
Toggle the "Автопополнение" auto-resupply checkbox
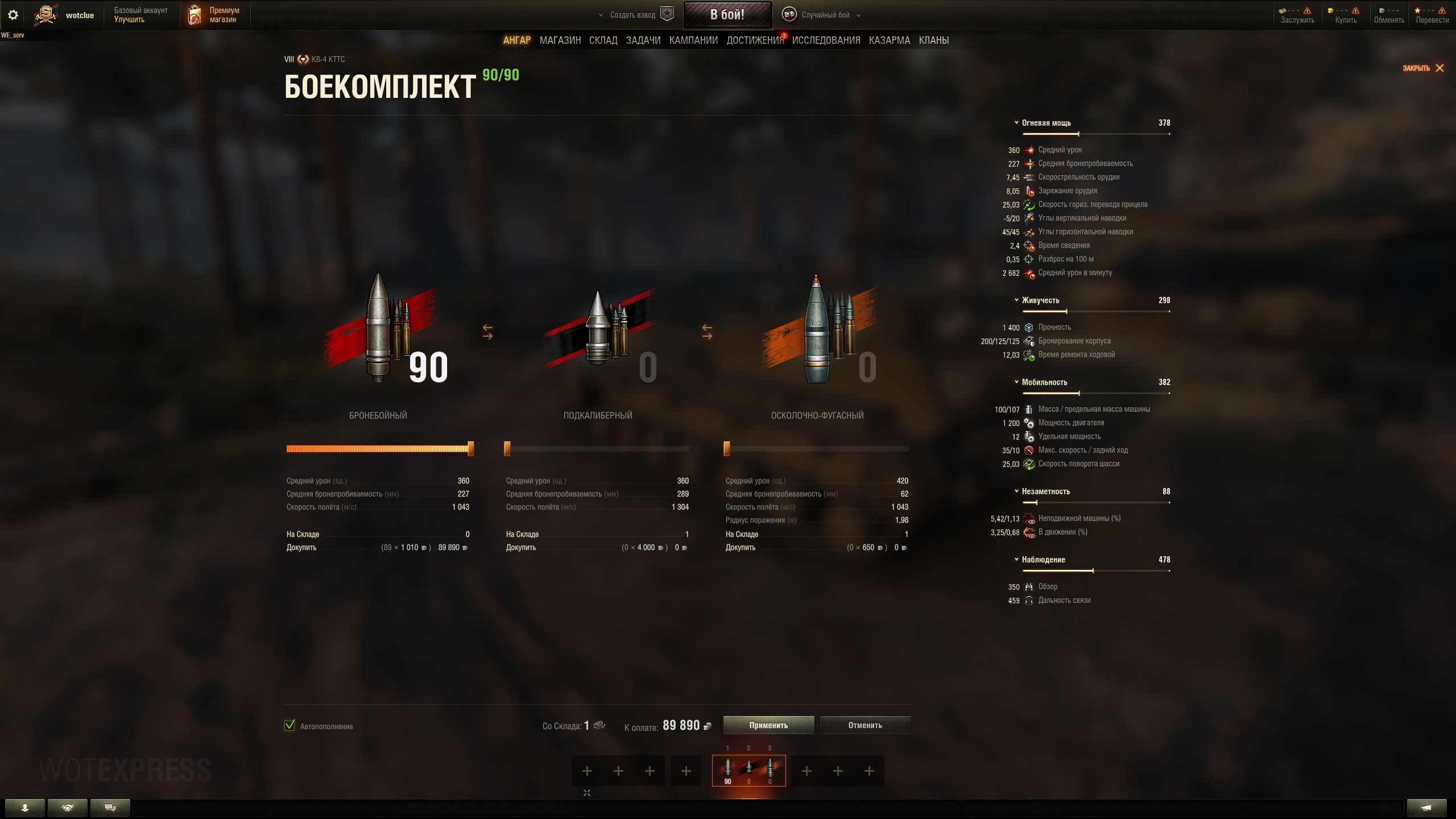[x=289, y=726]
